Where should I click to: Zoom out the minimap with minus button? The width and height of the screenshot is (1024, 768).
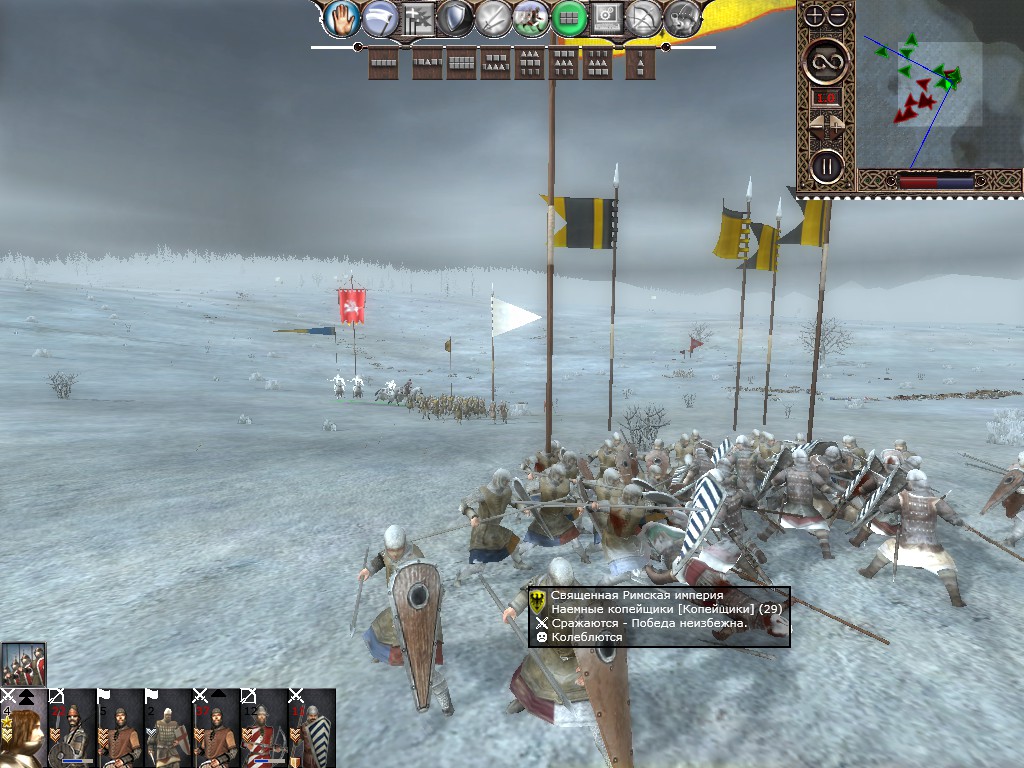click(838, 15)
